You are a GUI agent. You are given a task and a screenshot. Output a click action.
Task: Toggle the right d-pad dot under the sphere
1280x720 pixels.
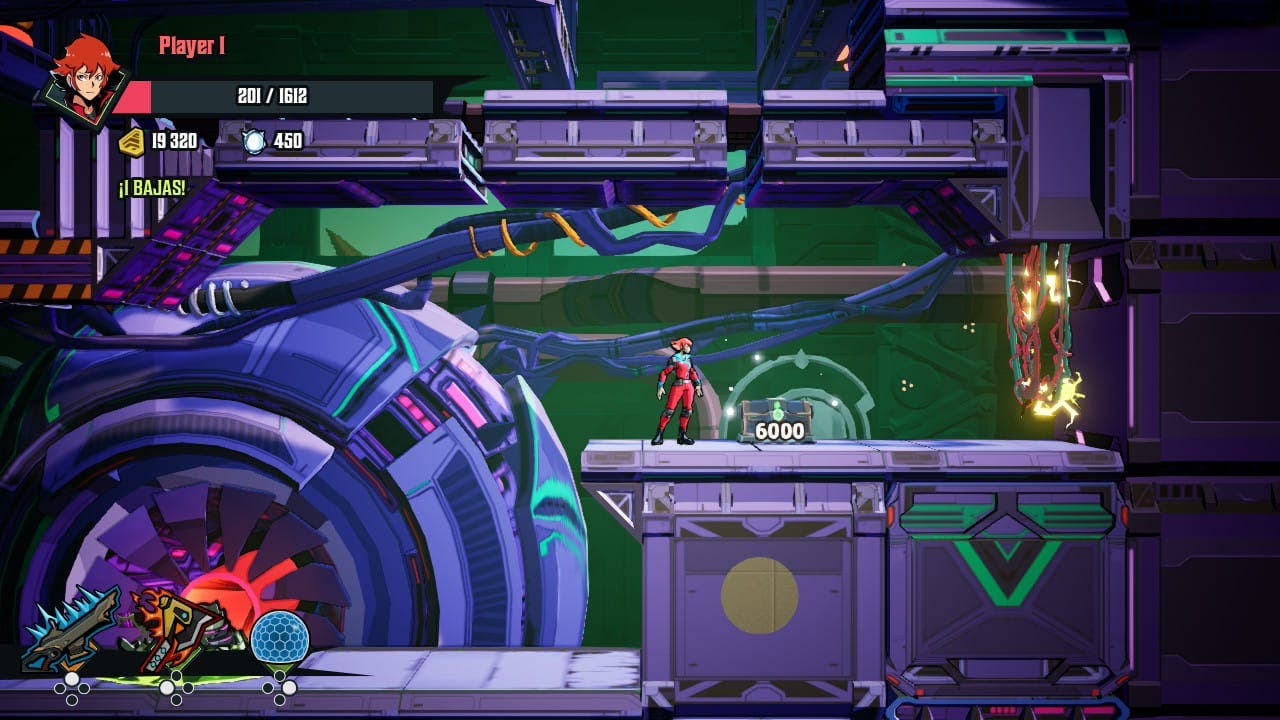click(x=288, y=687)
